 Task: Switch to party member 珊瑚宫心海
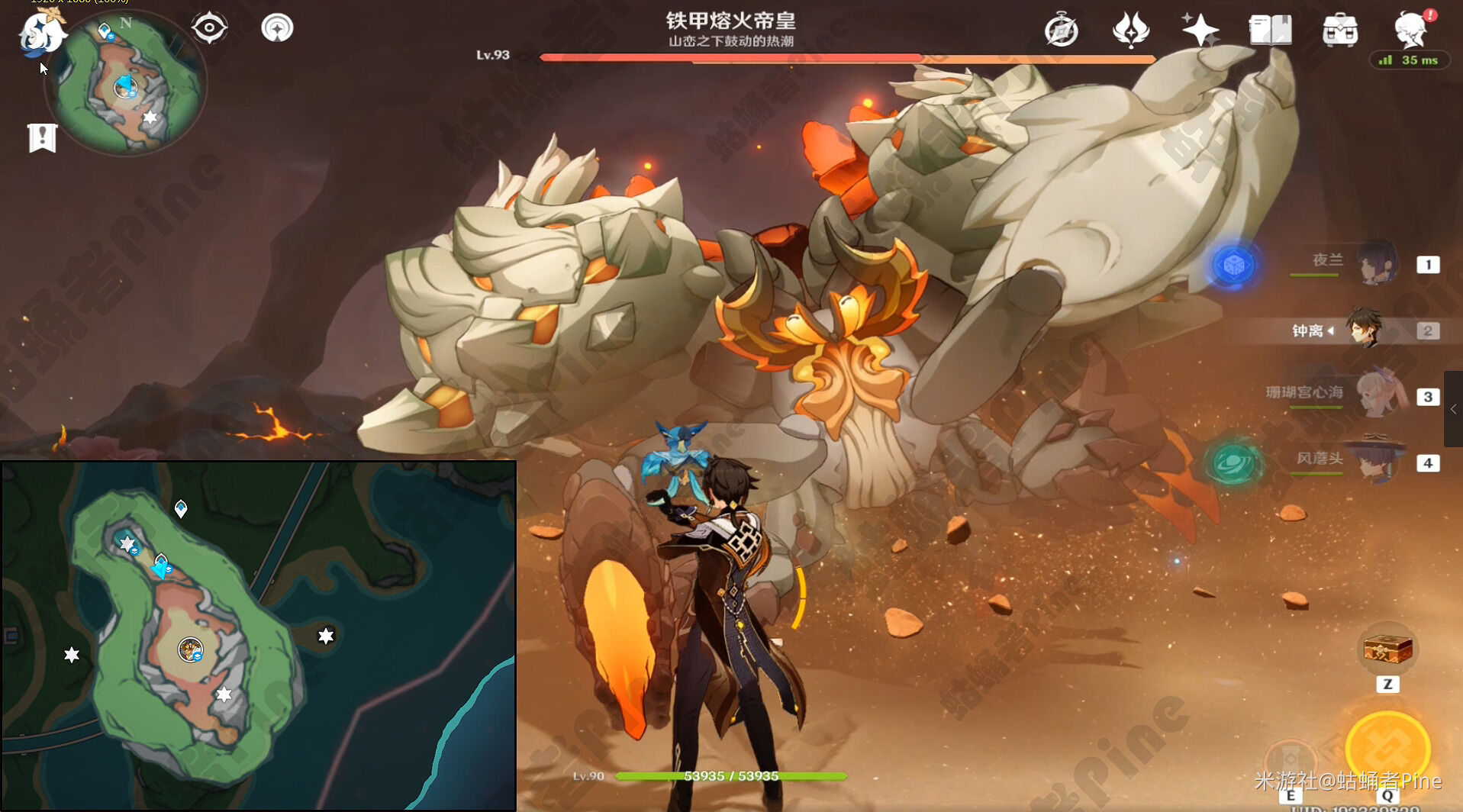pyautogui.click(x=1378, y=395)
